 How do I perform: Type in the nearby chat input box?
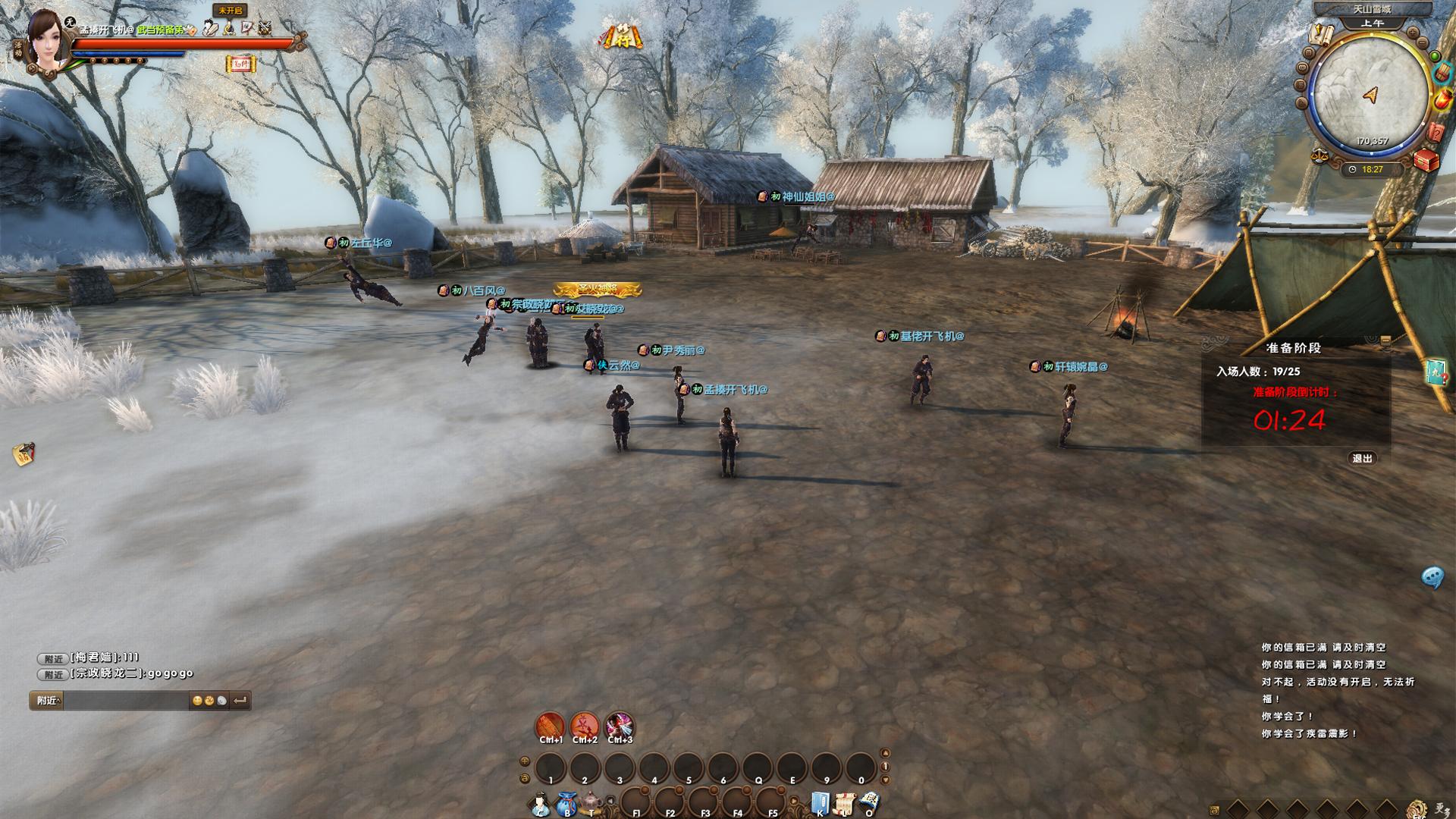(x=125, y=701)
